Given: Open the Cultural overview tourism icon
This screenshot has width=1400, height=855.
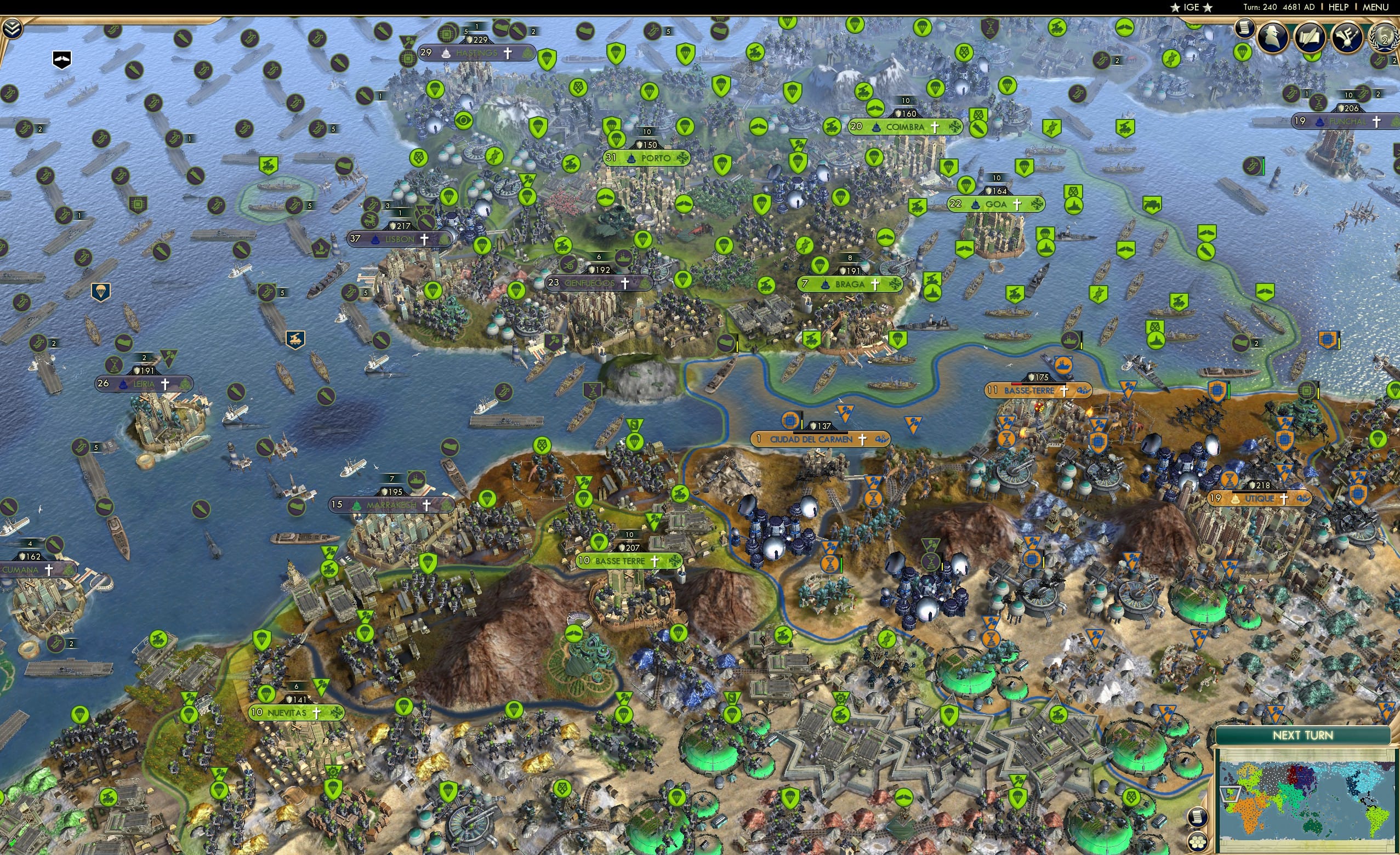Looking at the screenshot, I should pyautogui.click(x=1347, y=36).
